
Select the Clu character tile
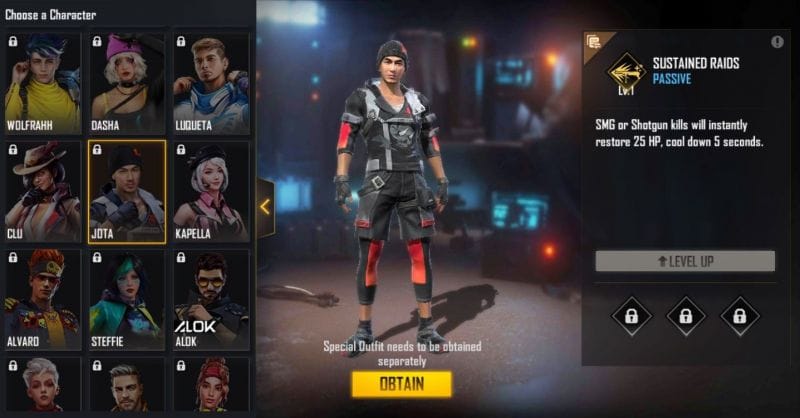pos(44,192)
